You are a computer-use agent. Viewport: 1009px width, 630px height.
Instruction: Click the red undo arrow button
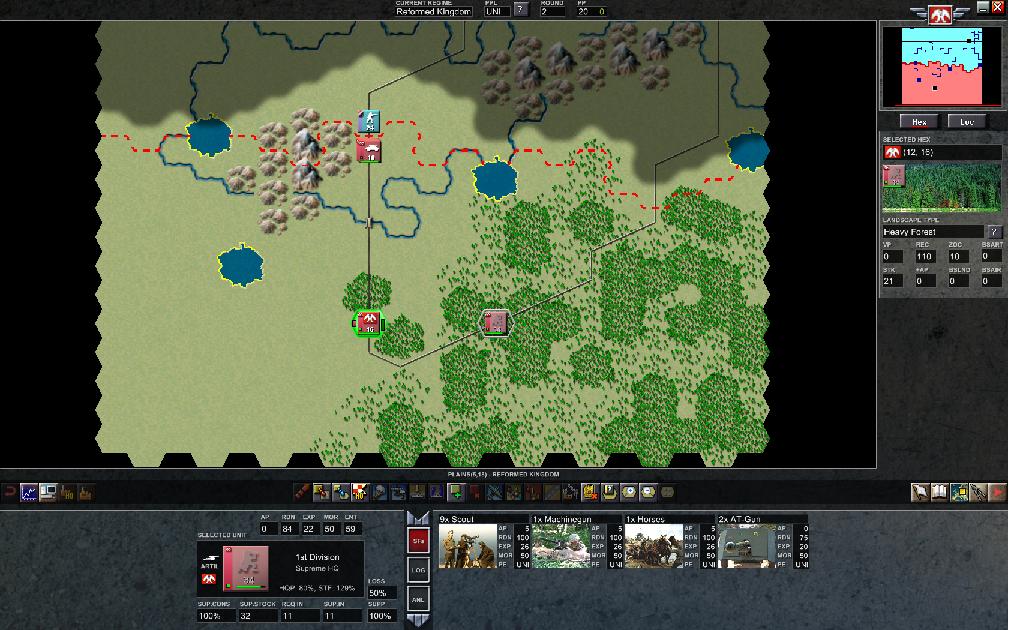(10, 492)
